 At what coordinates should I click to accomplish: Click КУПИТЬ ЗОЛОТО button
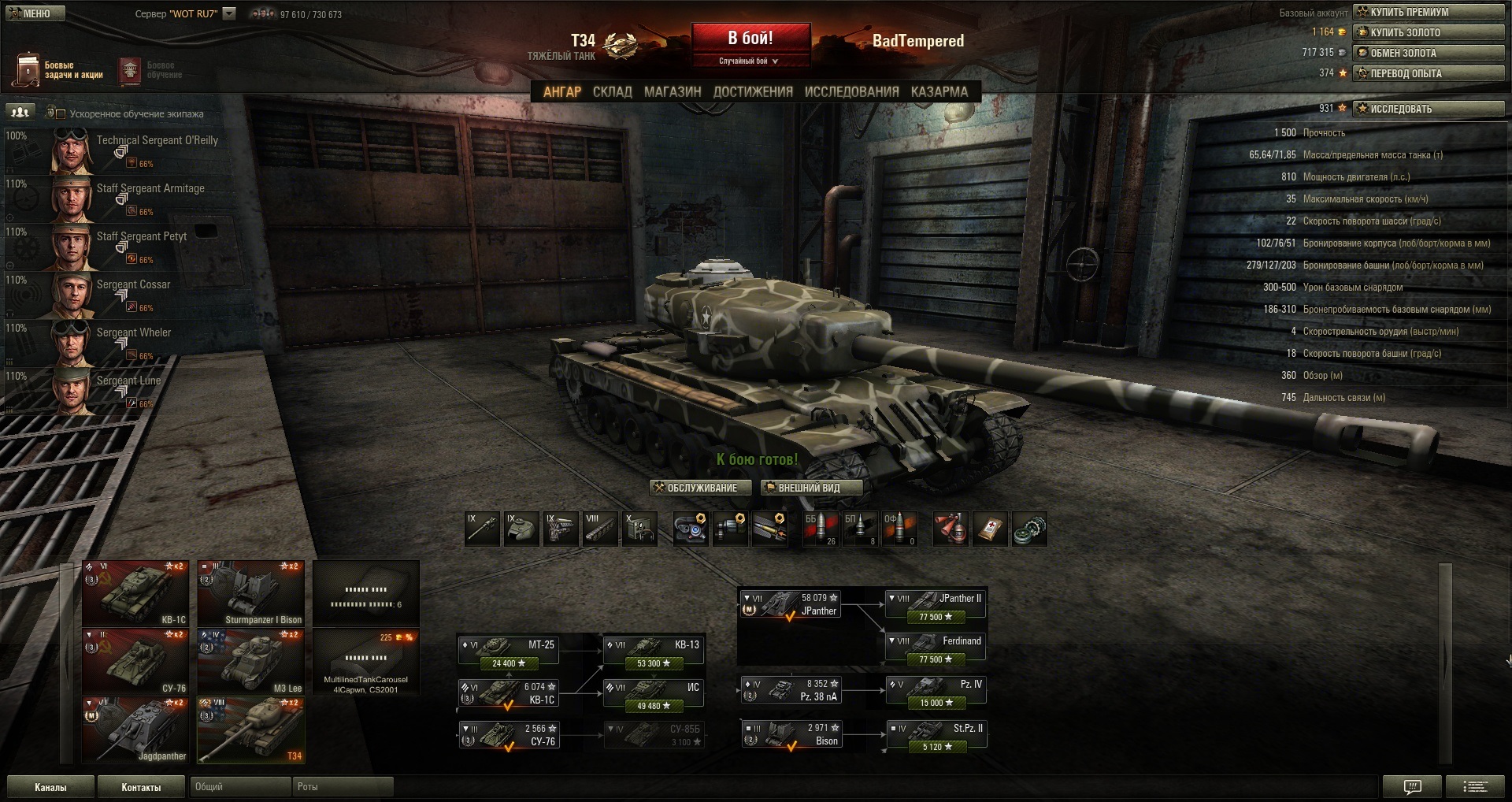(x=1429, y=32)
